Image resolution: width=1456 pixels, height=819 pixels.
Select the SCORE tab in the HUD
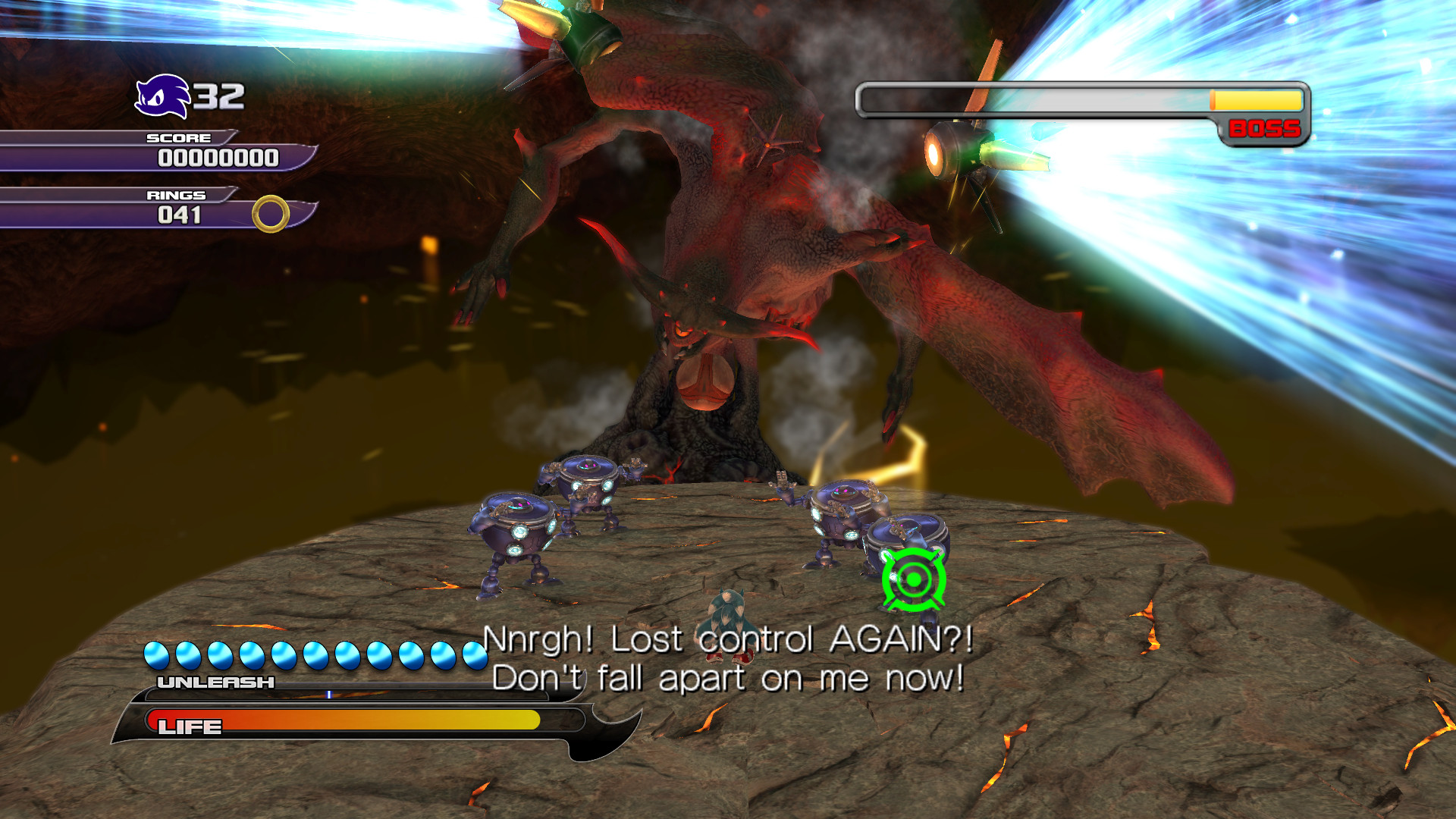tap(177, 138)
